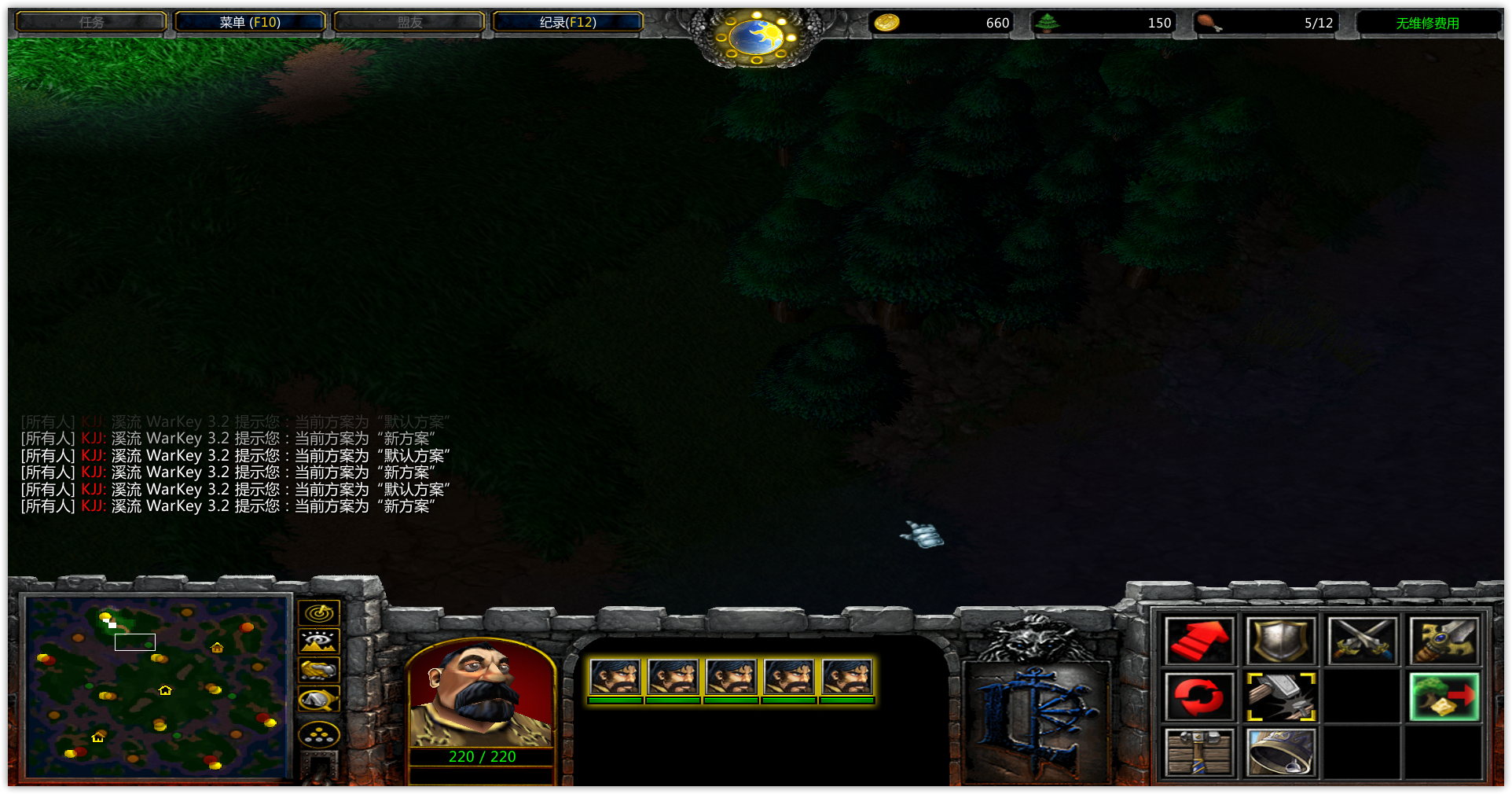Viewport: 1512px width, 794px height.
Task: Activate the helmet Call to Arms ability
Action: tap(1280, 752)
